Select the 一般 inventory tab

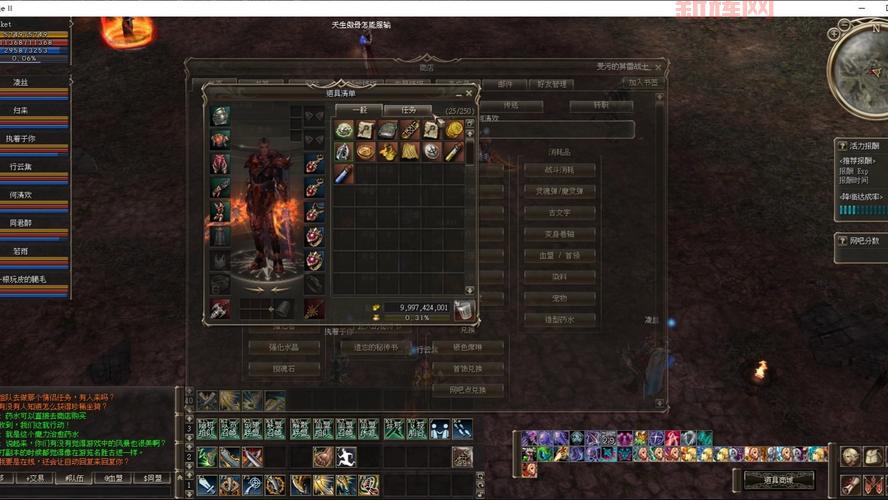click(358, 110)
